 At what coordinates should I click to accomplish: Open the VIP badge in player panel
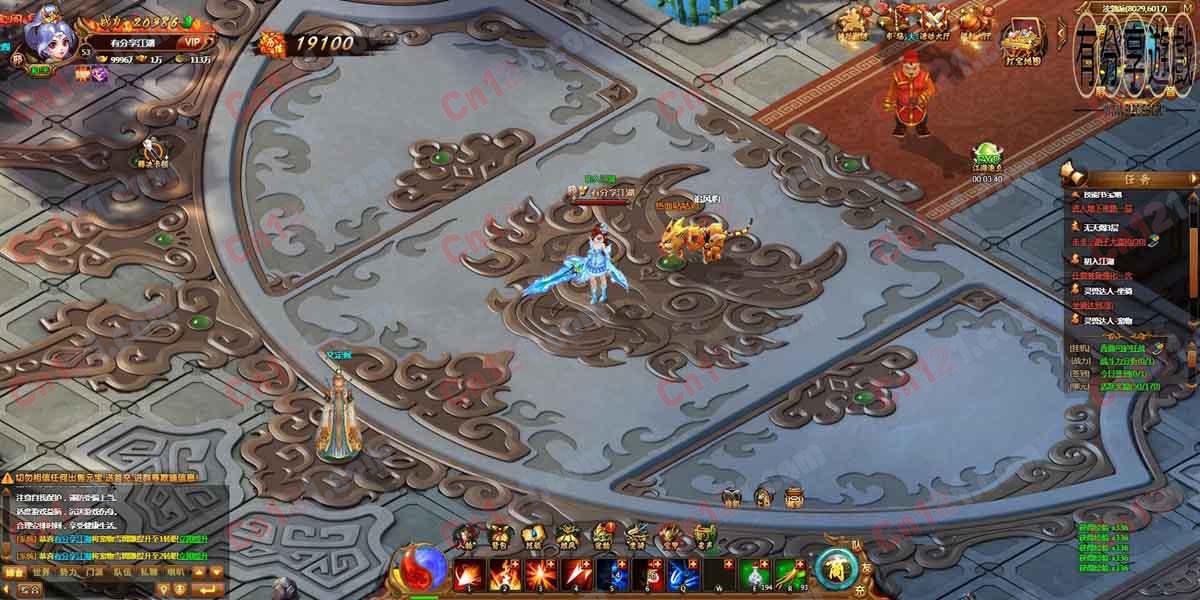(x=193, y=42)
